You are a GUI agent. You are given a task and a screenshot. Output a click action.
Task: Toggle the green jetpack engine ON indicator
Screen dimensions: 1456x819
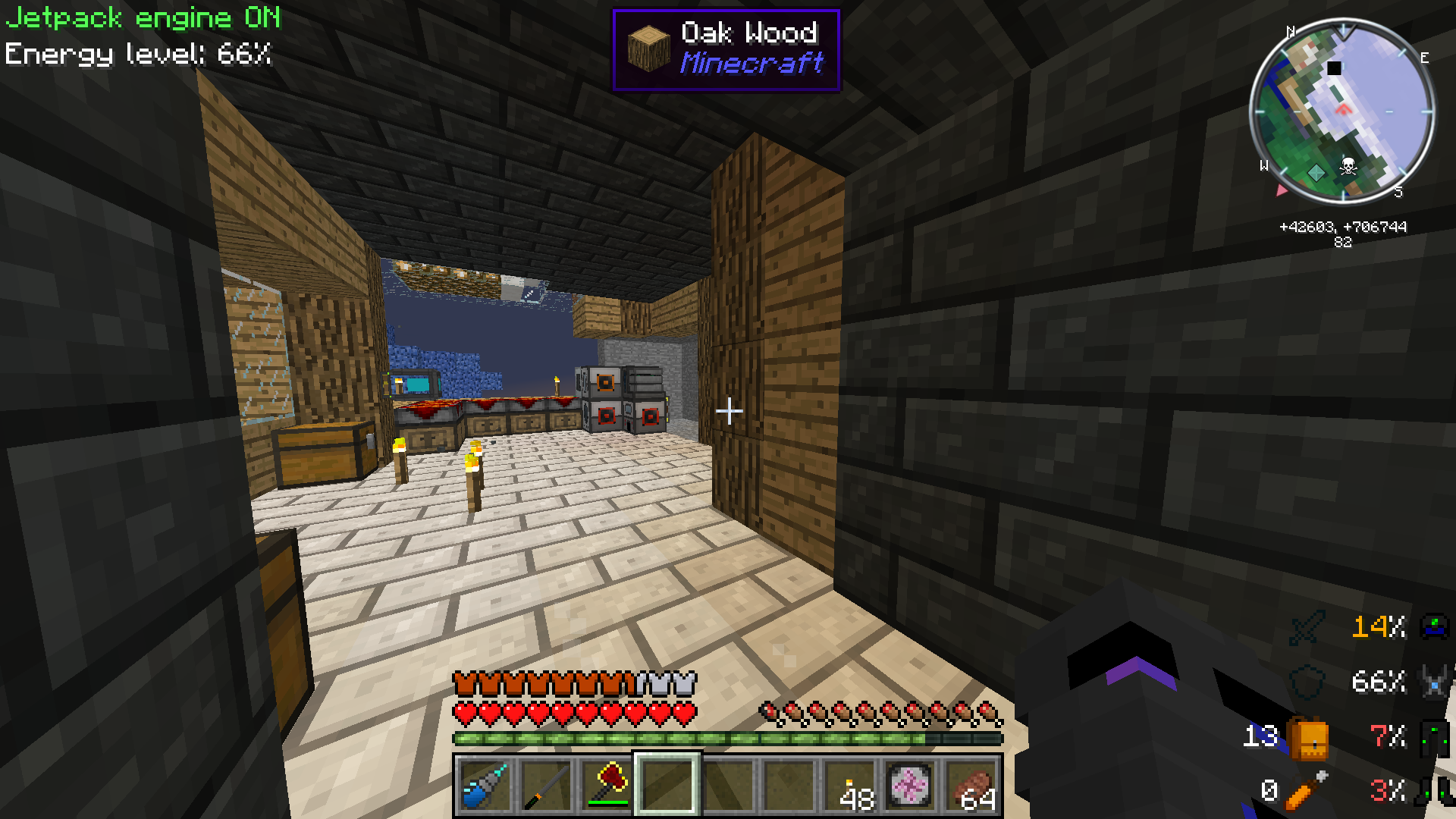140,17
